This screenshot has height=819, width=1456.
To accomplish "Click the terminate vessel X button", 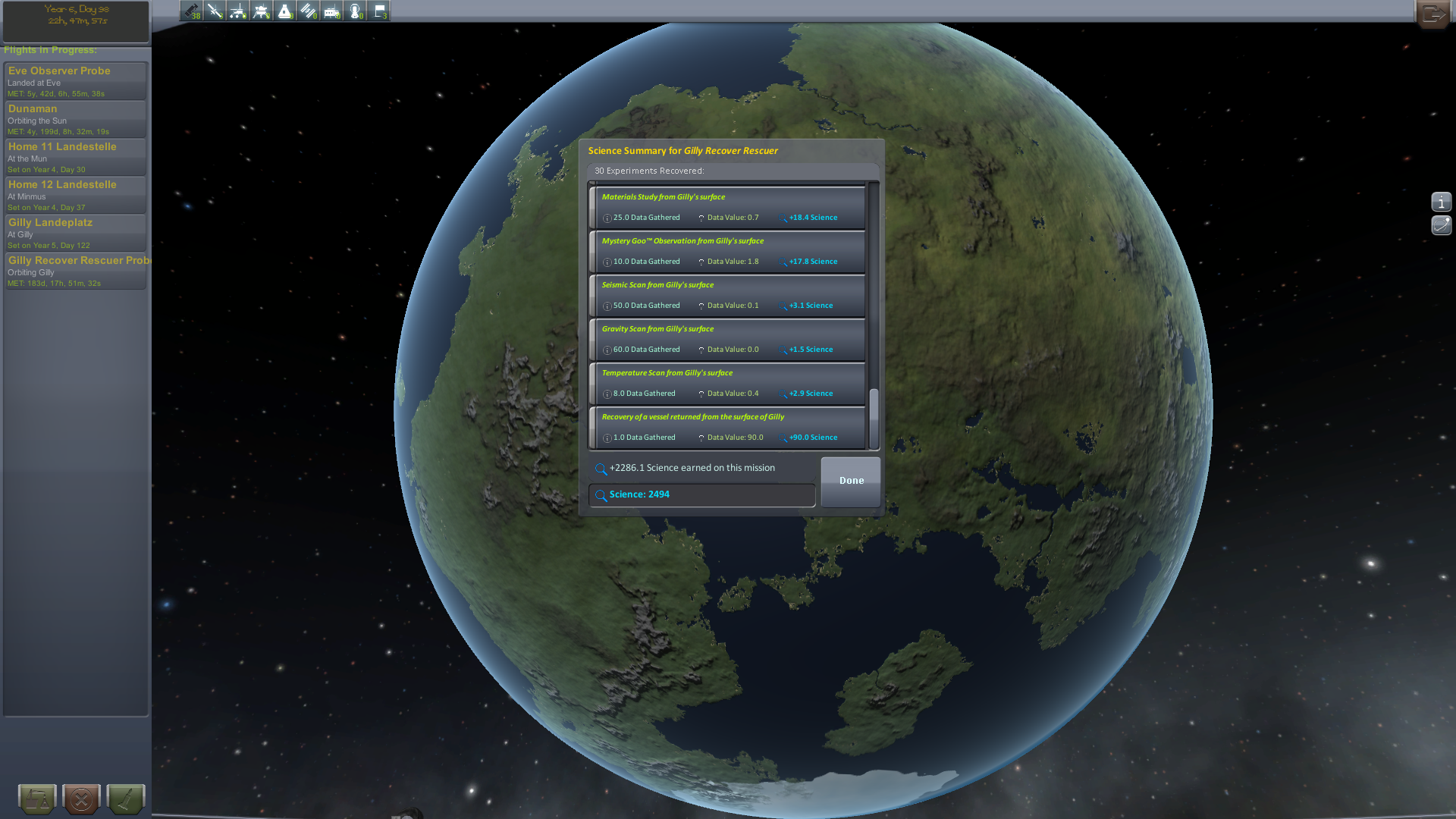I will [81, 799].
